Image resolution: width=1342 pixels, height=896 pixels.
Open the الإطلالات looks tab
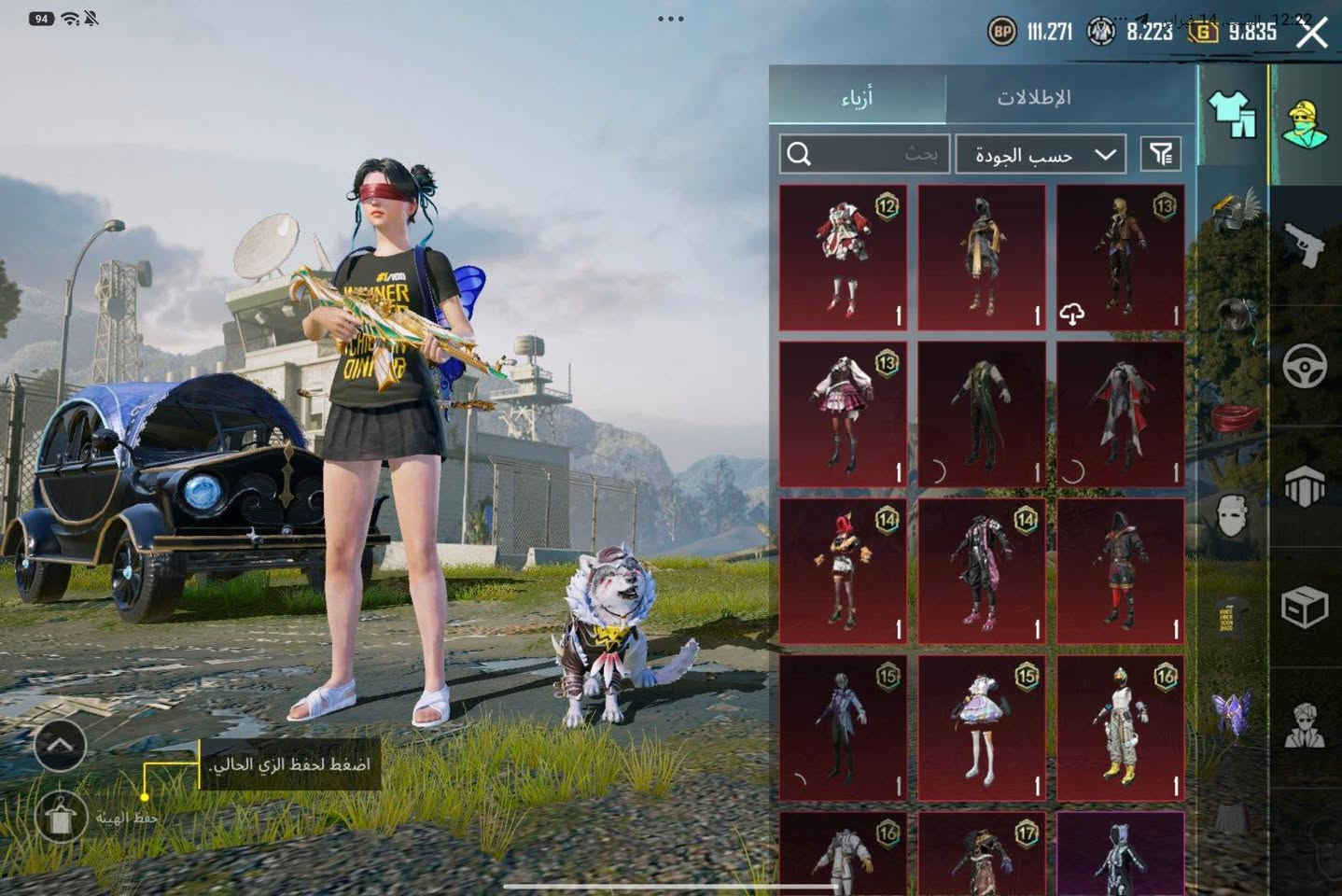tap(1034, 97)
